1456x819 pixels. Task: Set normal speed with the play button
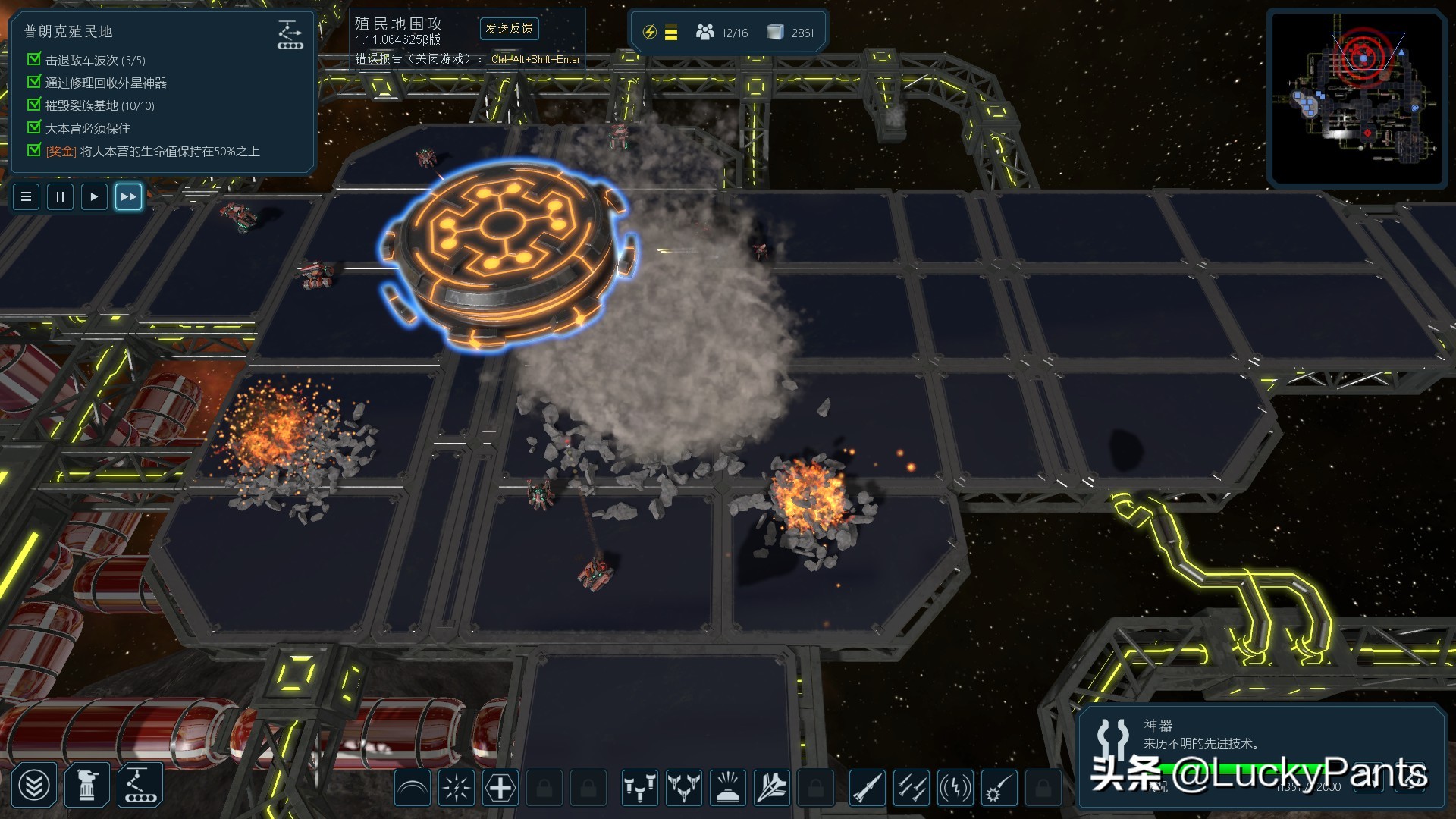pos(94,197)
